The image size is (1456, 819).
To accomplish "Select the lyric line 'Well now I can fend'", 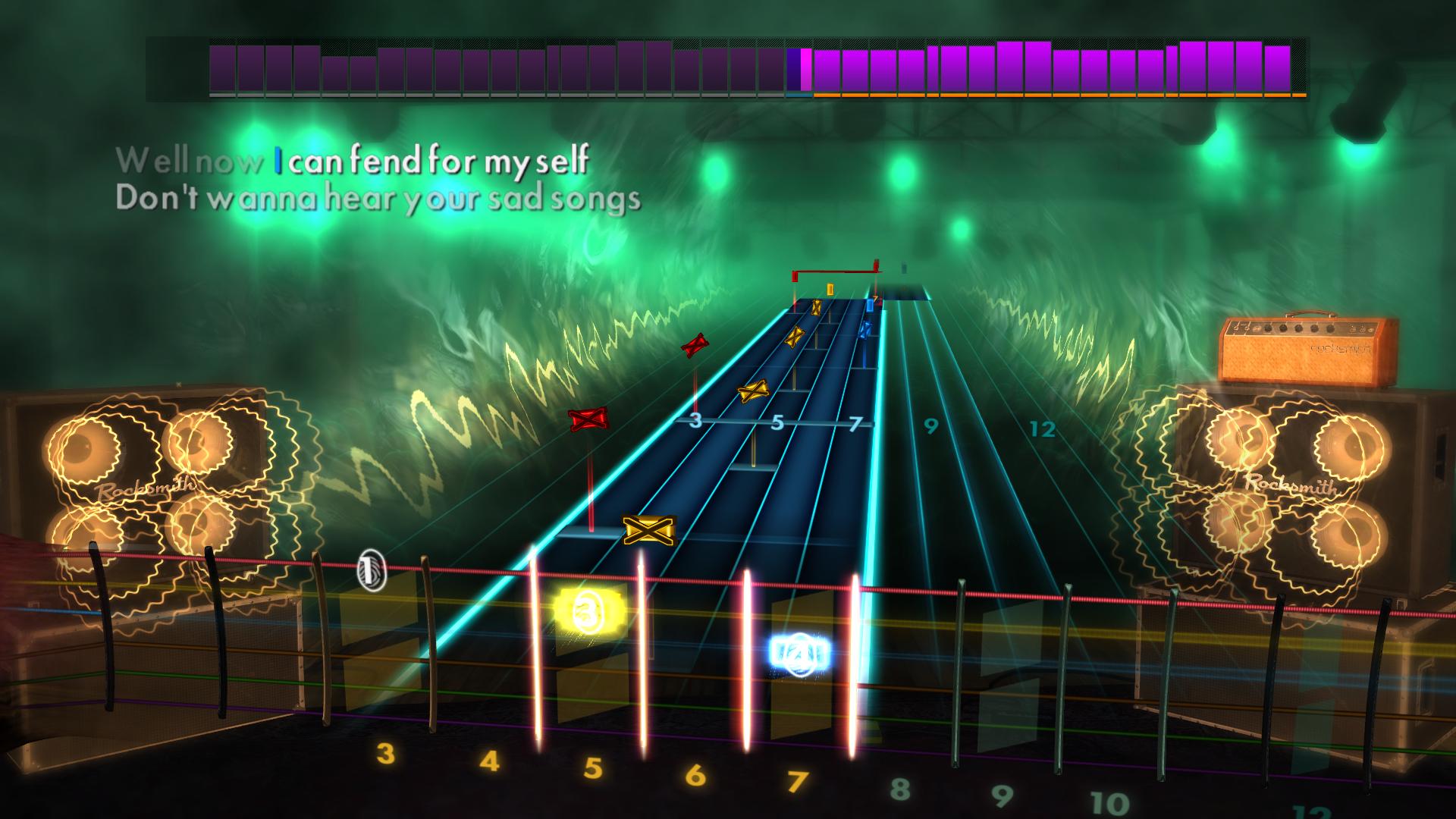I will click(352, 161).
